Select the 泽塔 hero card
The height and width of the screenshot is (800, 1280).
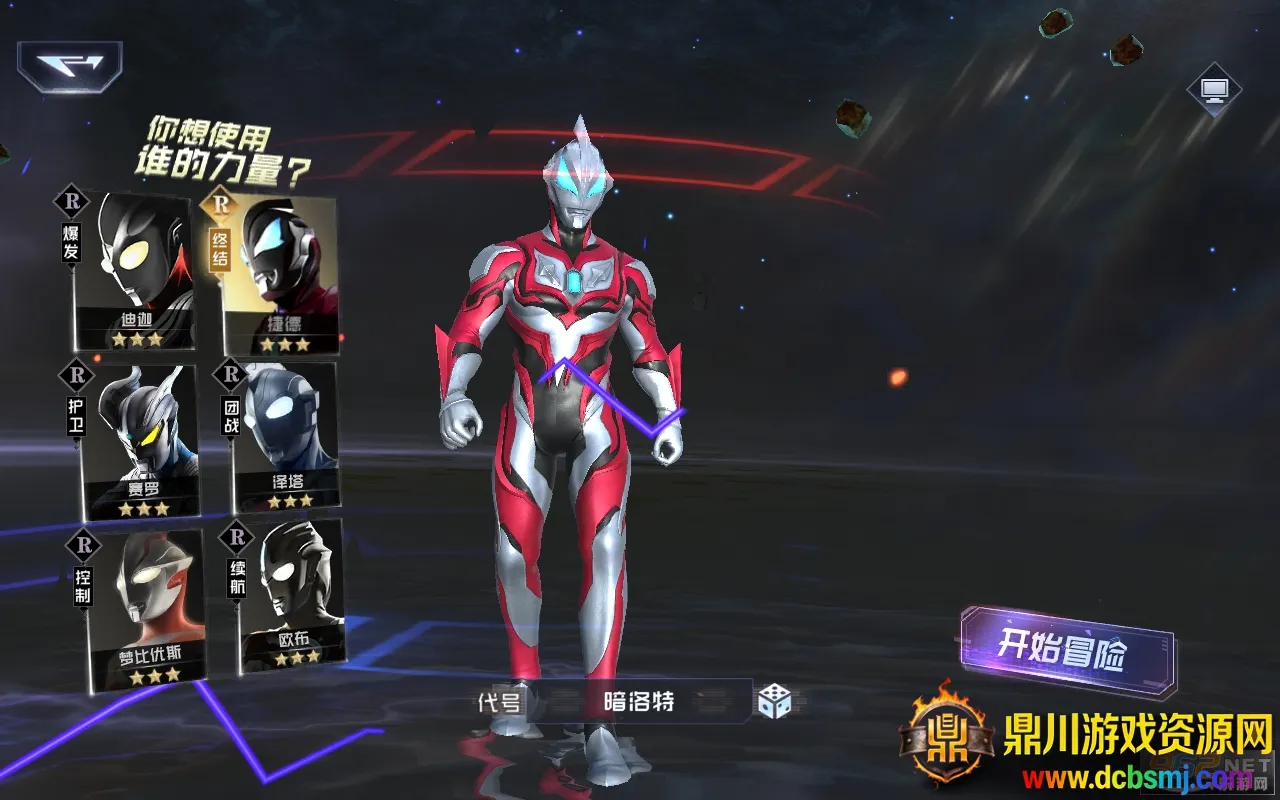283,438
